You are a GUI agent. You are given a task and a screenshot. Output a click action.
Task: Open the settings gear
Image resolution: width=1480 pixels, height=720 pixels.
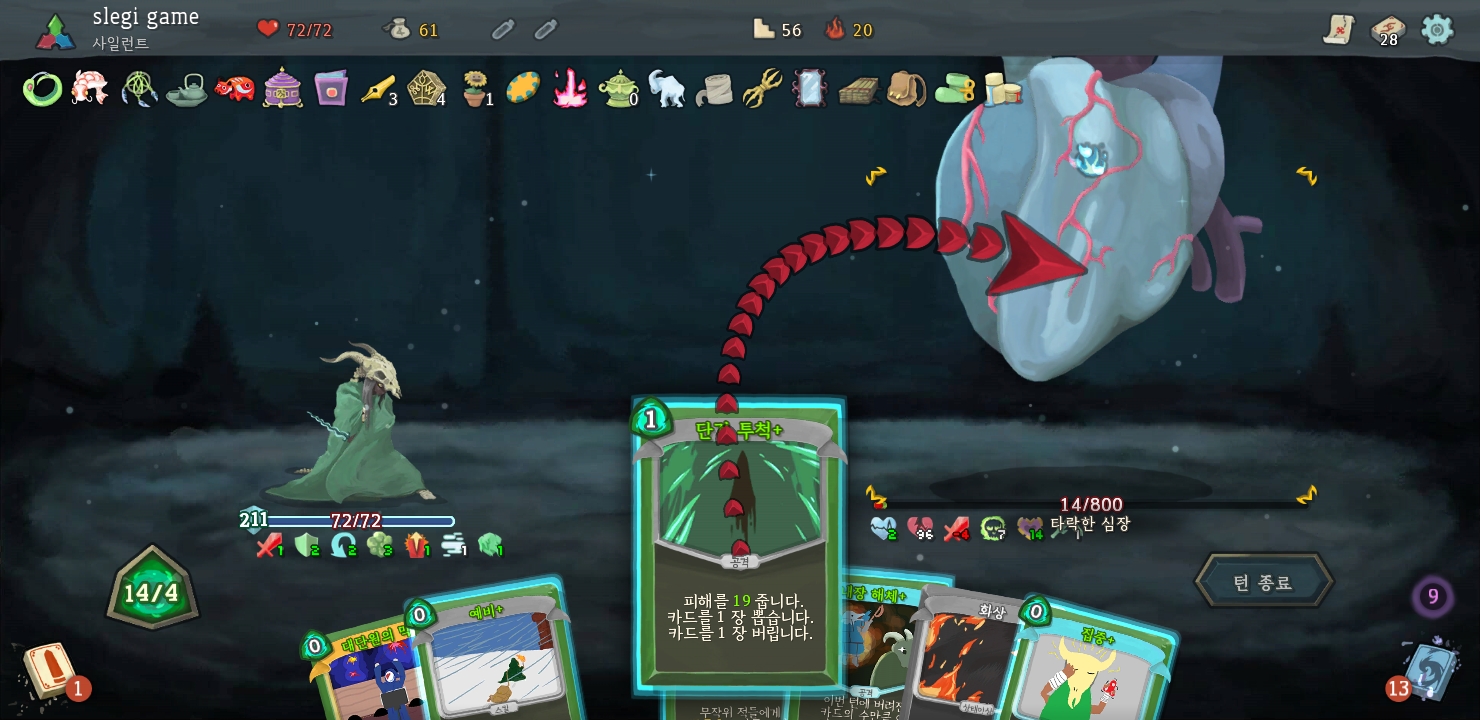pos(1437,29)
